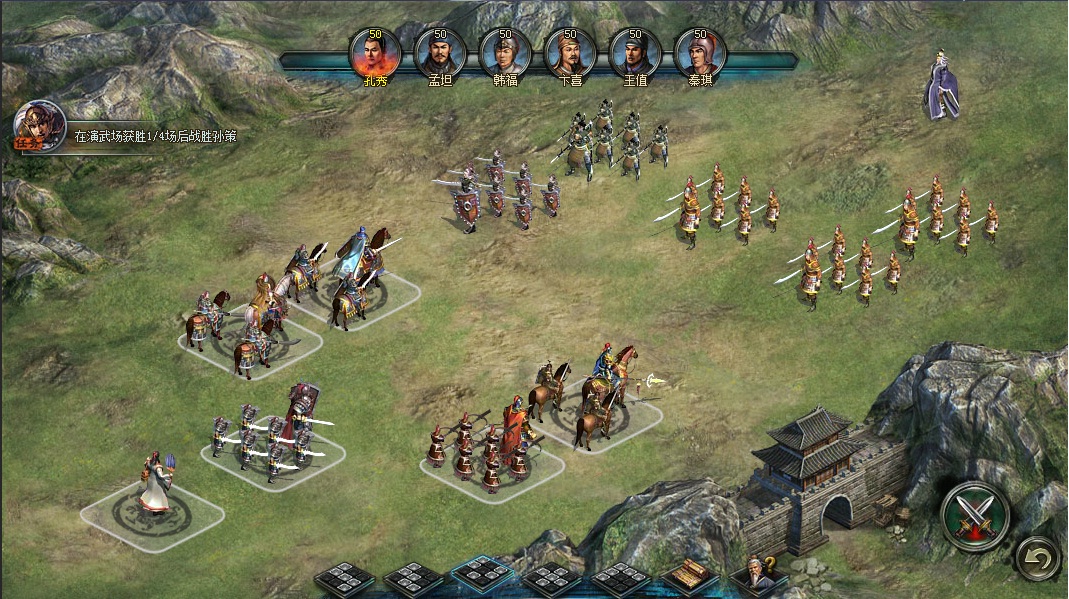The width and height of the screenshot is (1069, 599).
Task: Open the 任务 quest portrait icon
Action: tap(38, 127)
